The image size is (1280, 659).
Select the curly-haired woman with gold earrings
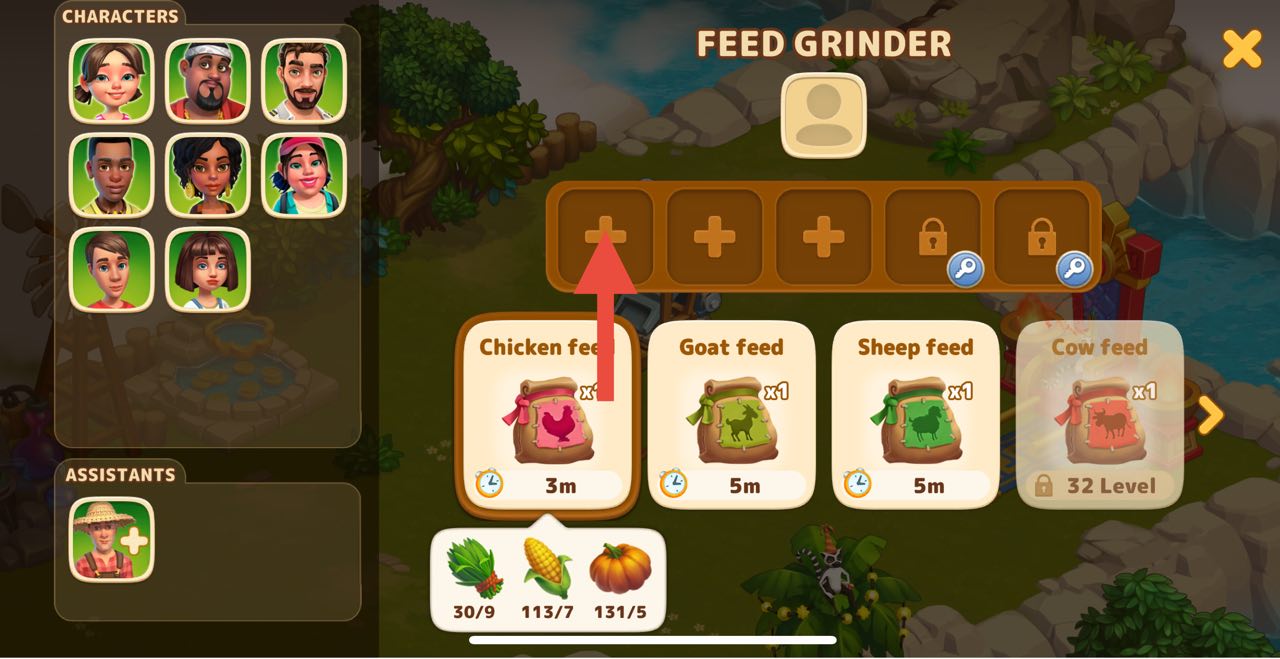(x=208, y=175)
